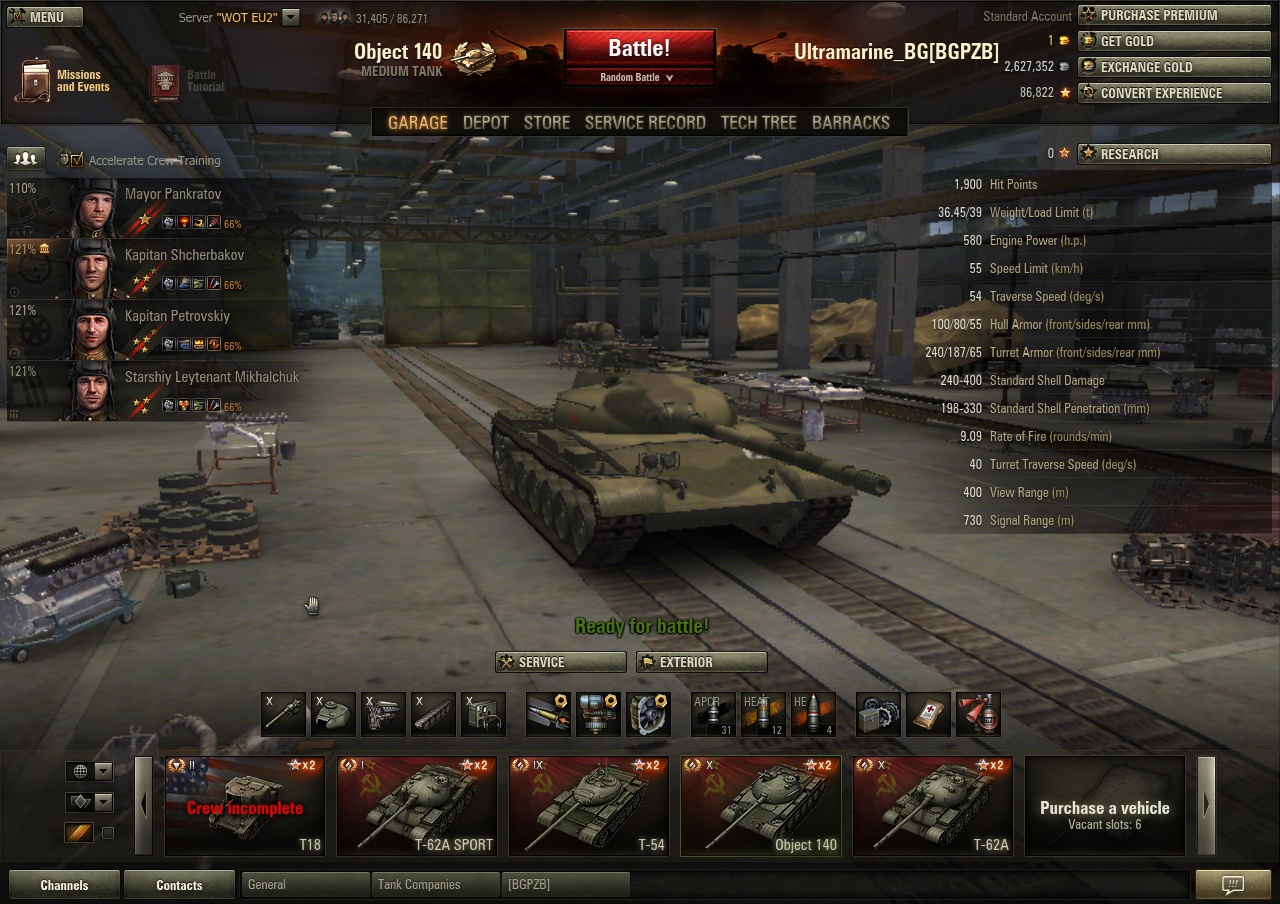Open the Exchange Gold option
The width and height of the screenshot is (1280, 904).
pos(1173,67)
